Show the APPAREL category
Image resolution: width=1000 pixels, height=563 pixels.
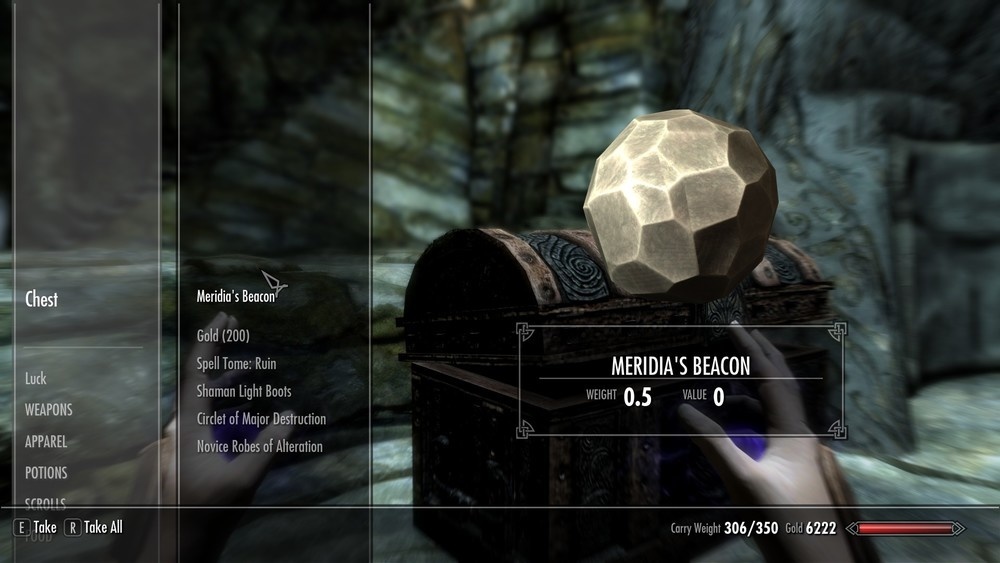(x=46, y=441)
